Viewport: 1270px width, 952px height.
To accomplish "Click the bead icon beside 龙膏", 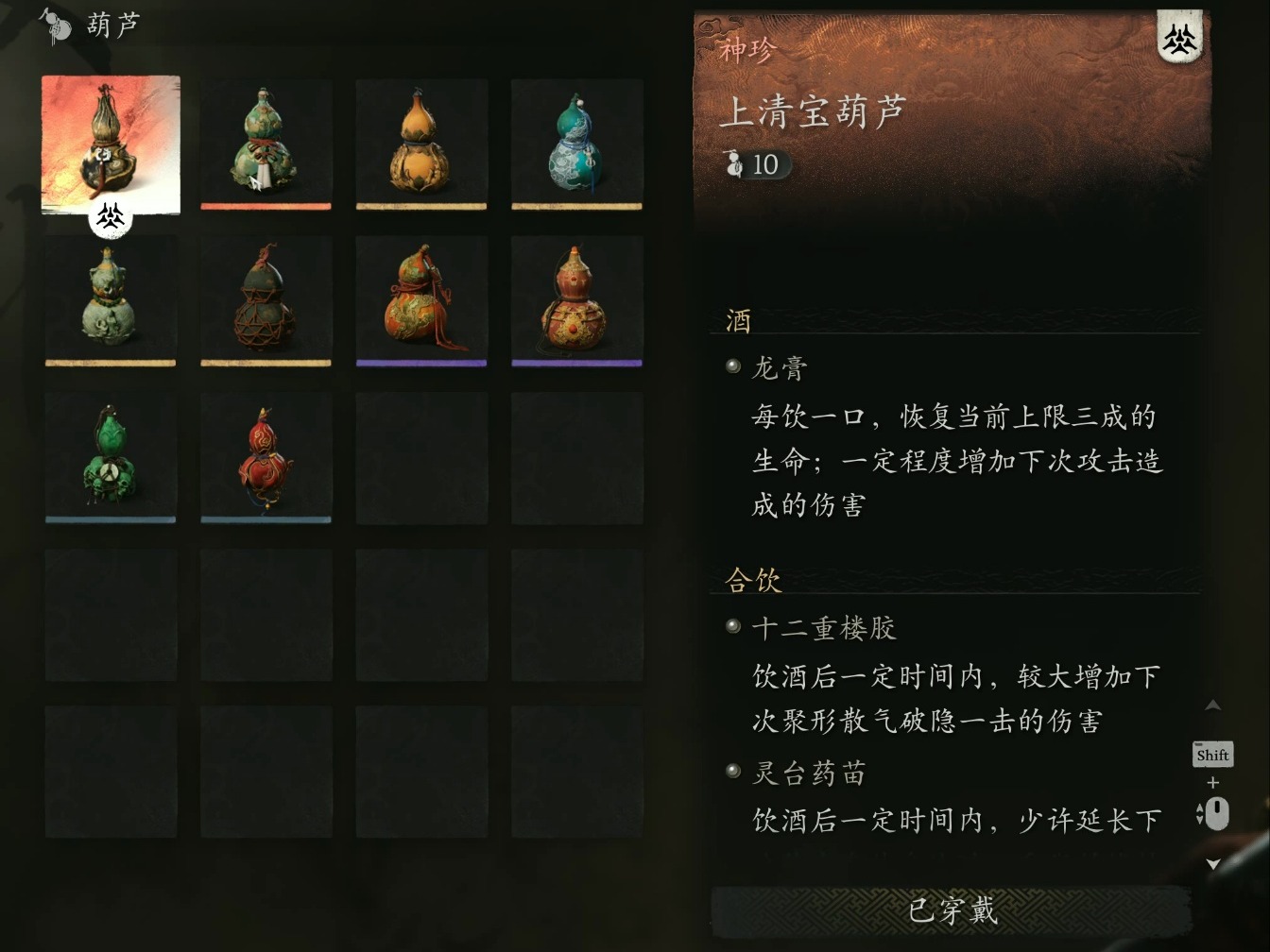I will point(732,366).
